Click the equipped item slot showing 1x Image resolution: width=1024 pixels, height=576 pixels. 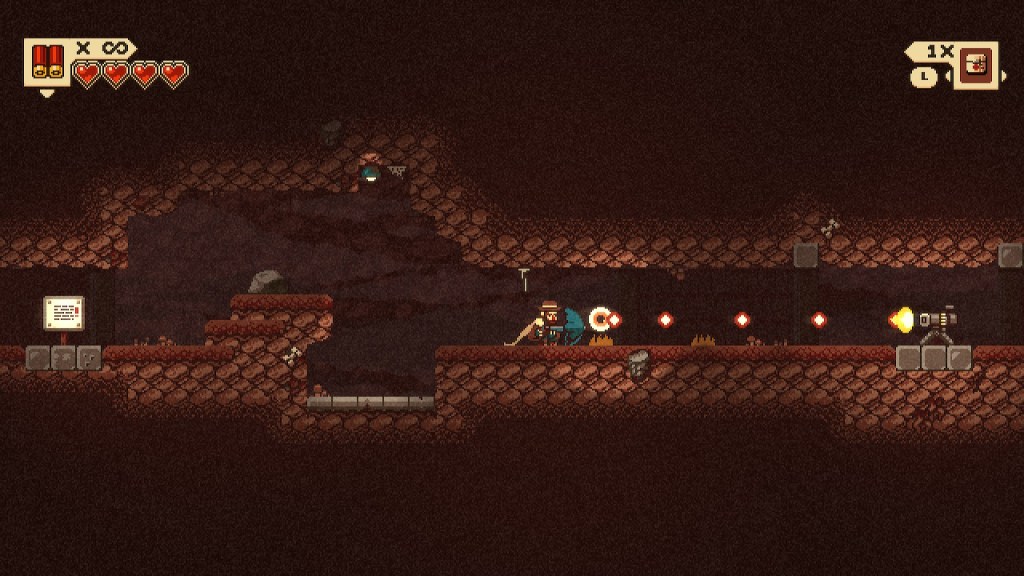coord(975,64)
